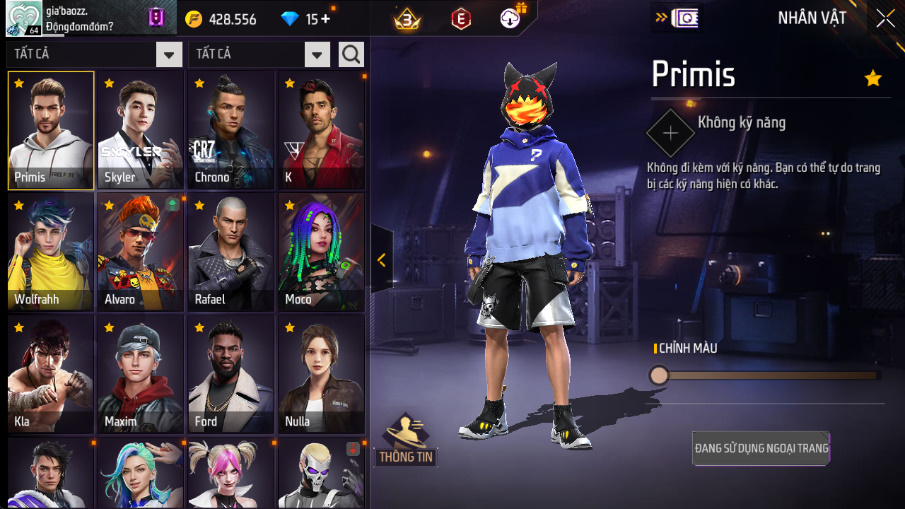Pick the K character card
Viewport: 905px width, 509px height.
[x=320, y=130]
